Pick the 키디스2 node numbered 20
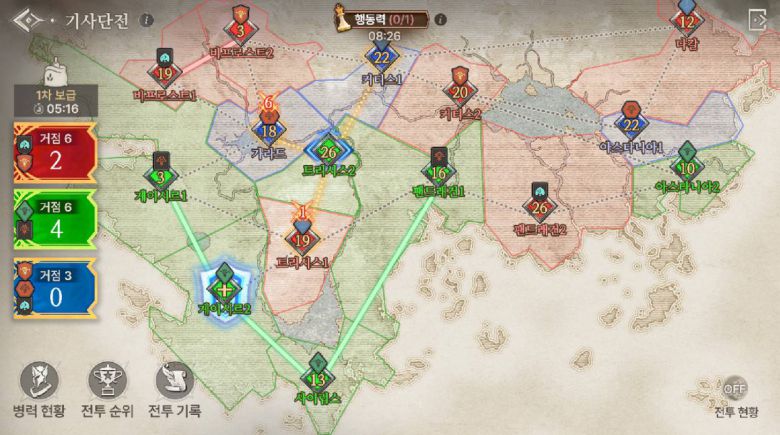780x435 pixels. click(x=460, y=92)
